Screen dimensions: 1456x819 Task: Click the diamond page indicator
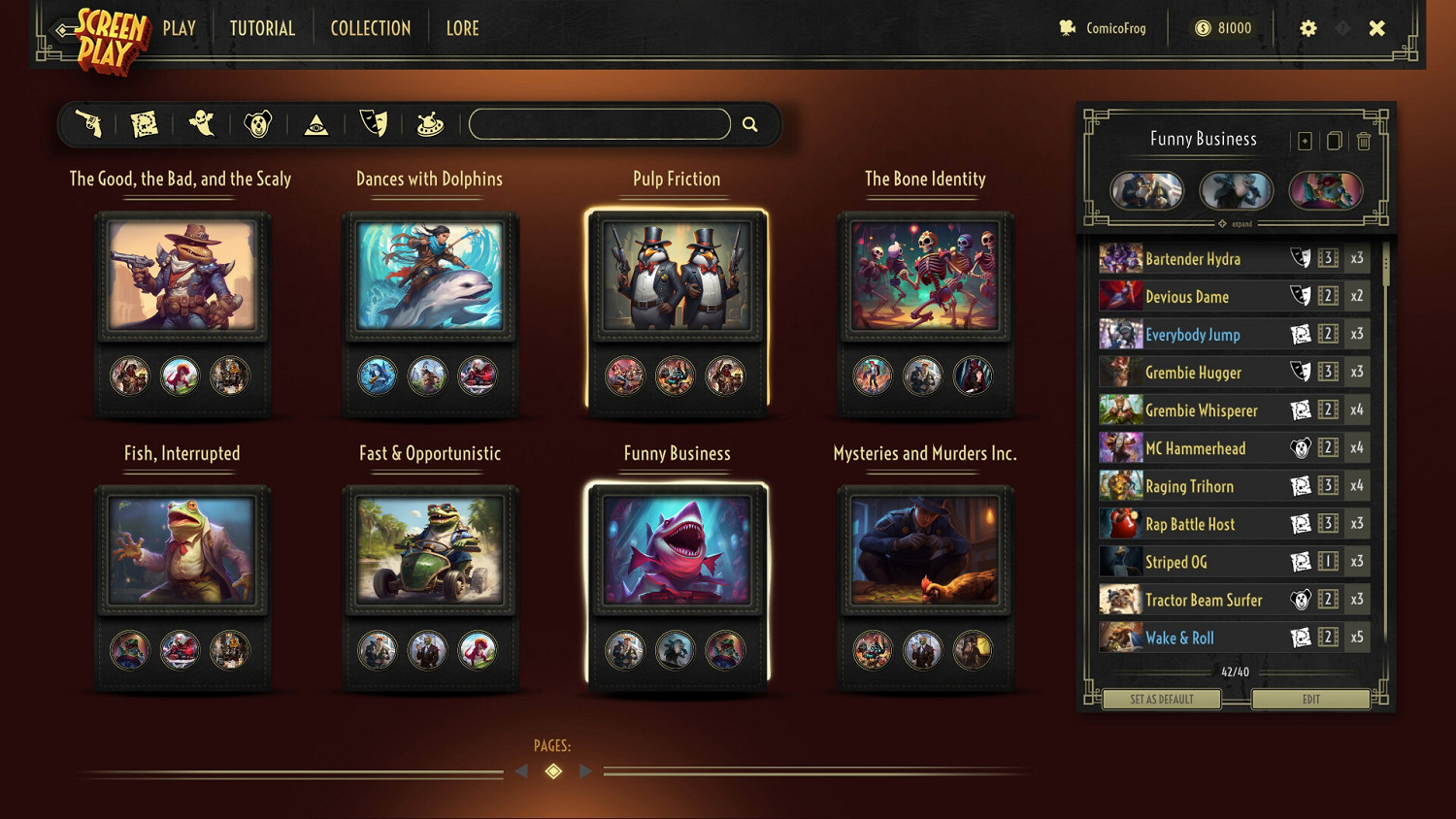tap(553, 770)
